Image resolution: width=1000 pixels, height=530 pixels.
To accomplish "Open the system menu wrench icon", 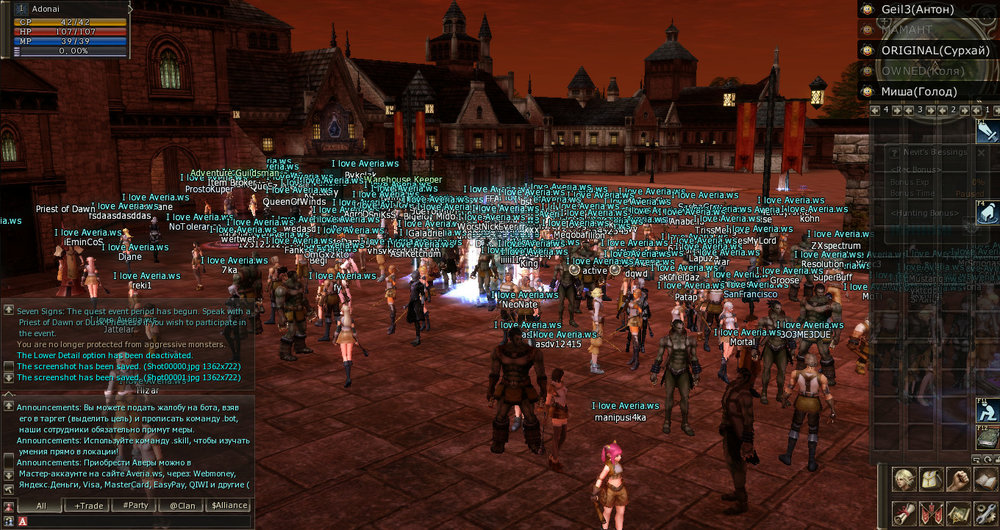I will pos(986,513).
